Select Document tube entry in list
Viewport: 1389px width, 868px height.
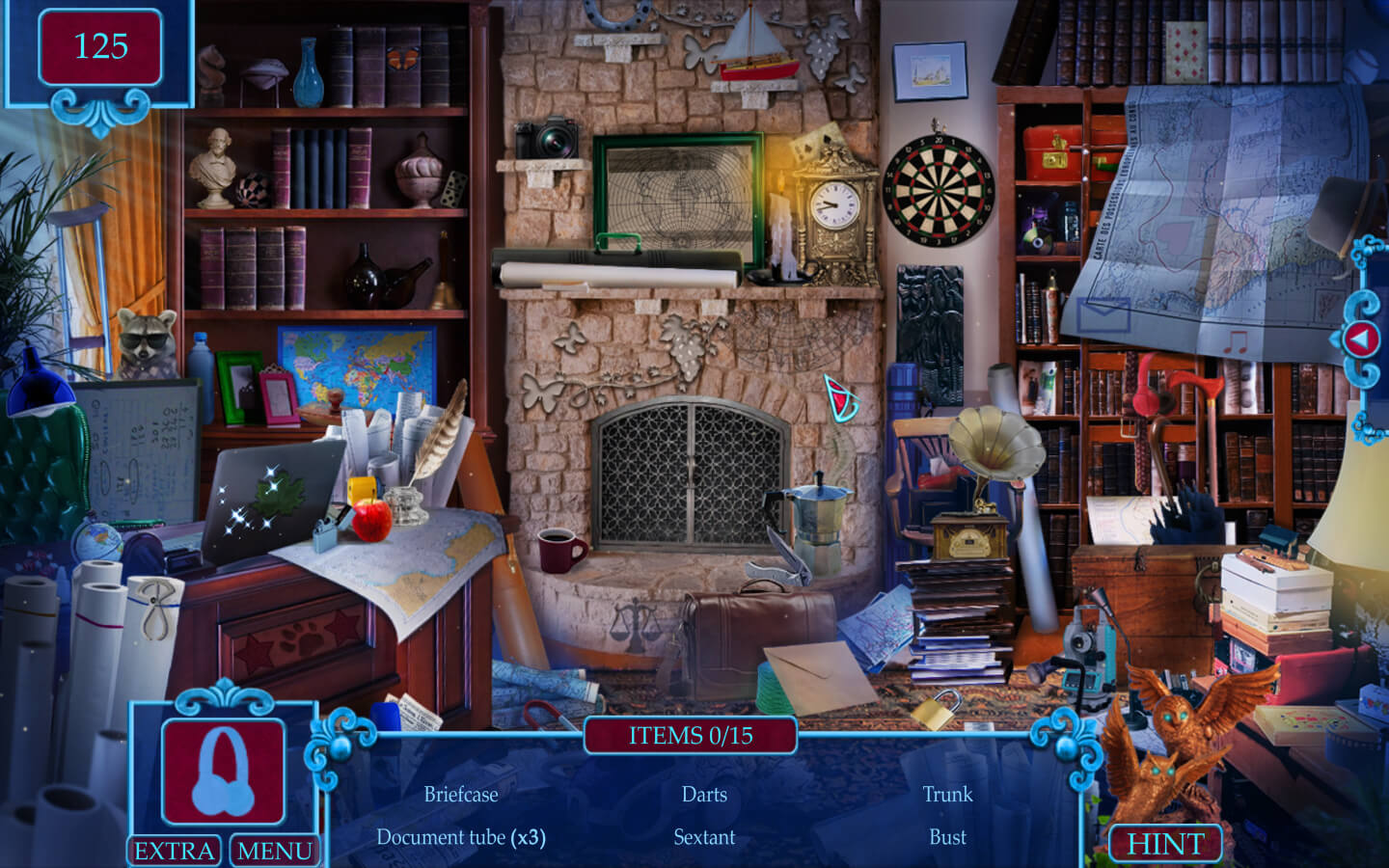point(461,837)
